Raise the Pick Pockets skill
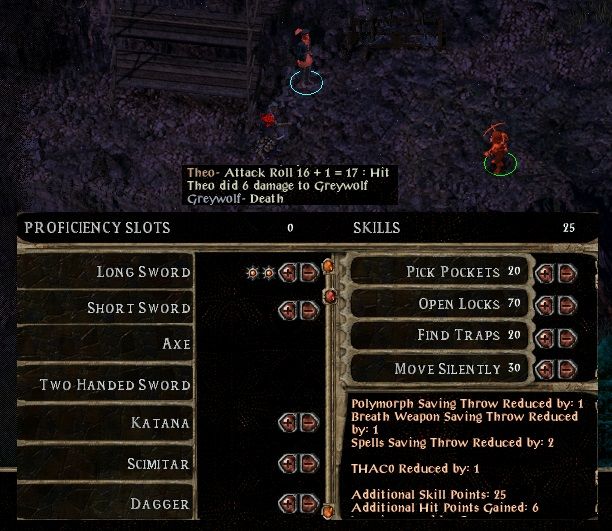The image size is (612, 531). click(545, 272)
